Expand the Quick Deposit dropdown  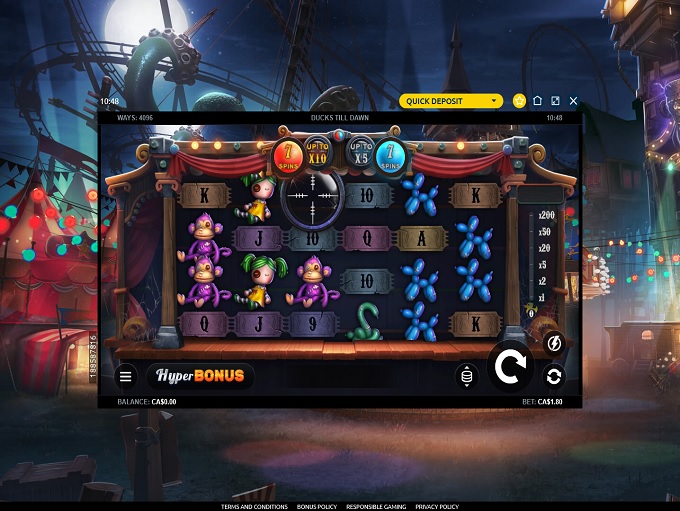451,101
